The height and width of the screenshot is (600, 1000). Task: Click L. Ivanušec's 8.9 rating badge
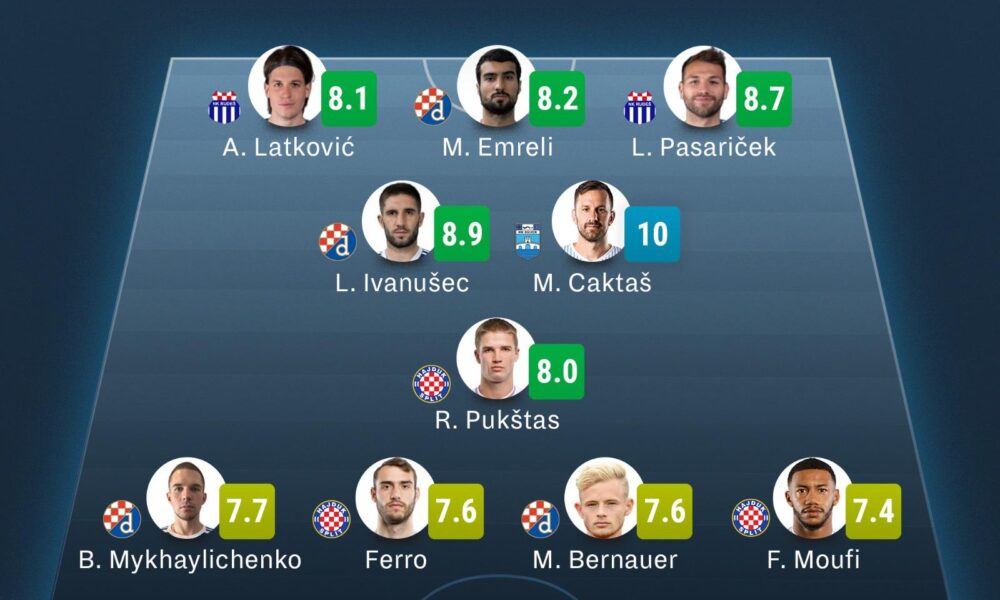click(462, 234)
